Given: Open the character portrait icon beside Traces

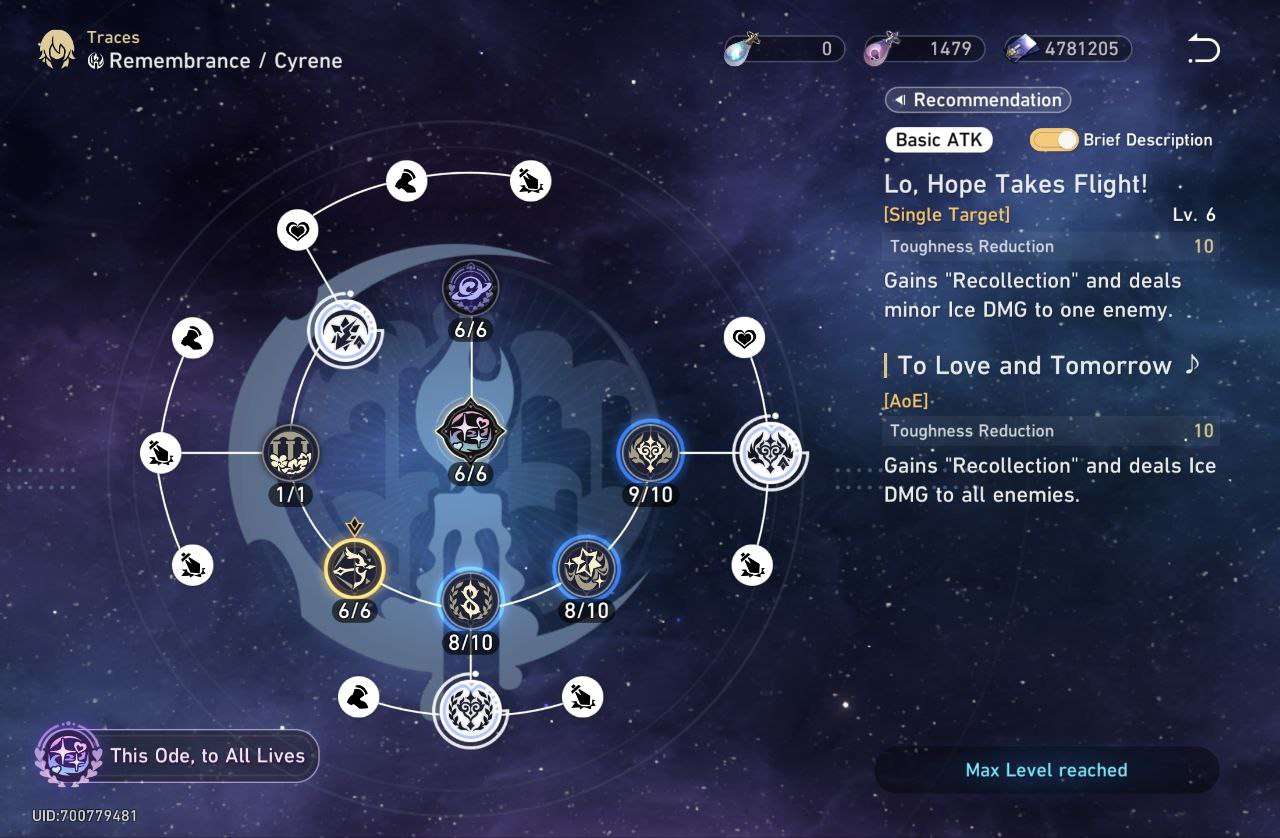Looking at the screenshot, I should [57, 49].
